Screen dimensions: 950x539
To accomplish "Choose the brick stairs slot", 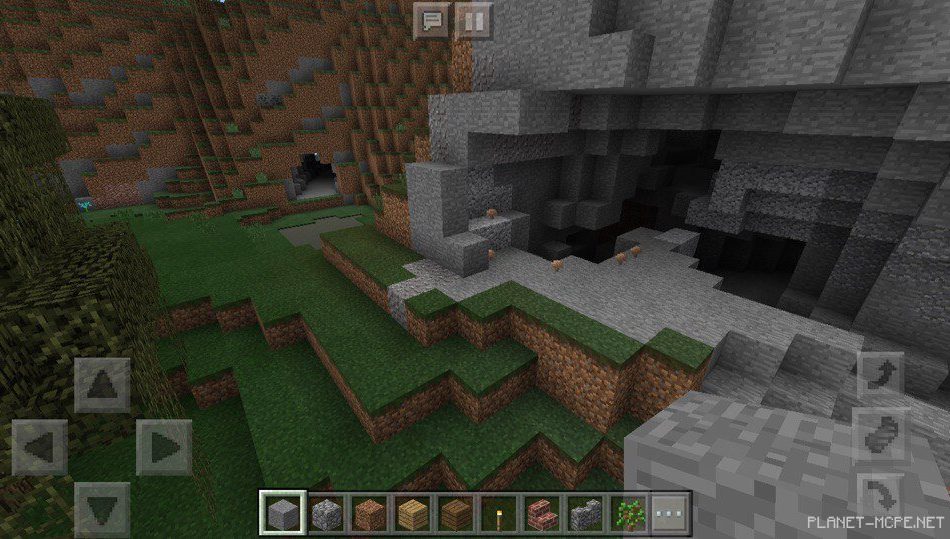I will click(540, 513).
